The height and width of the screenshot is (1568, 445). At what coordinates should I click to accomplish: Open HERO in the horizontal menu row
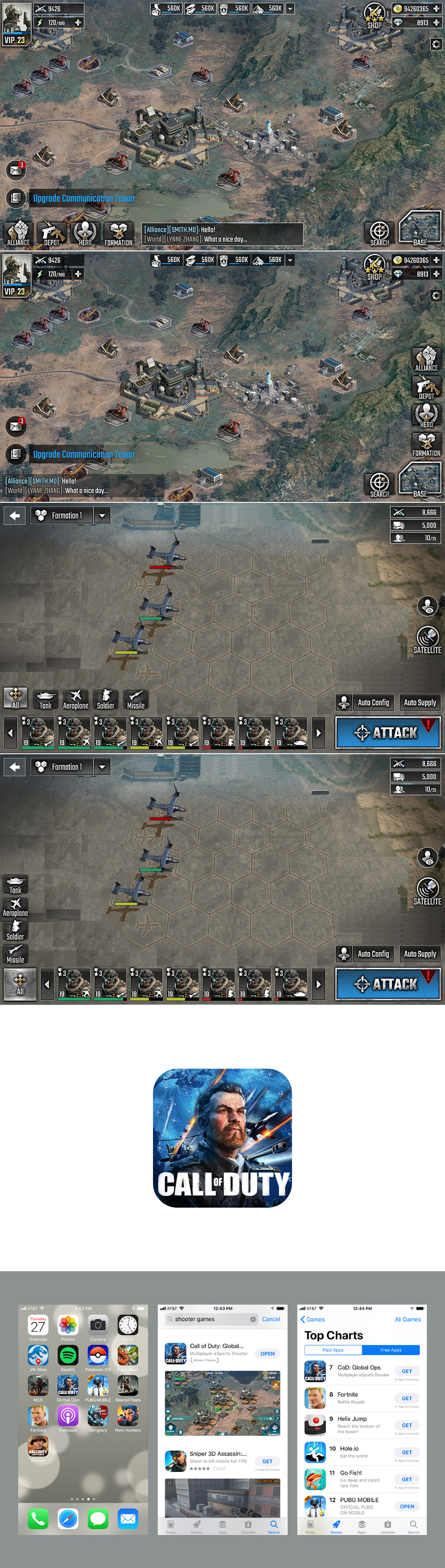[85, 233]
